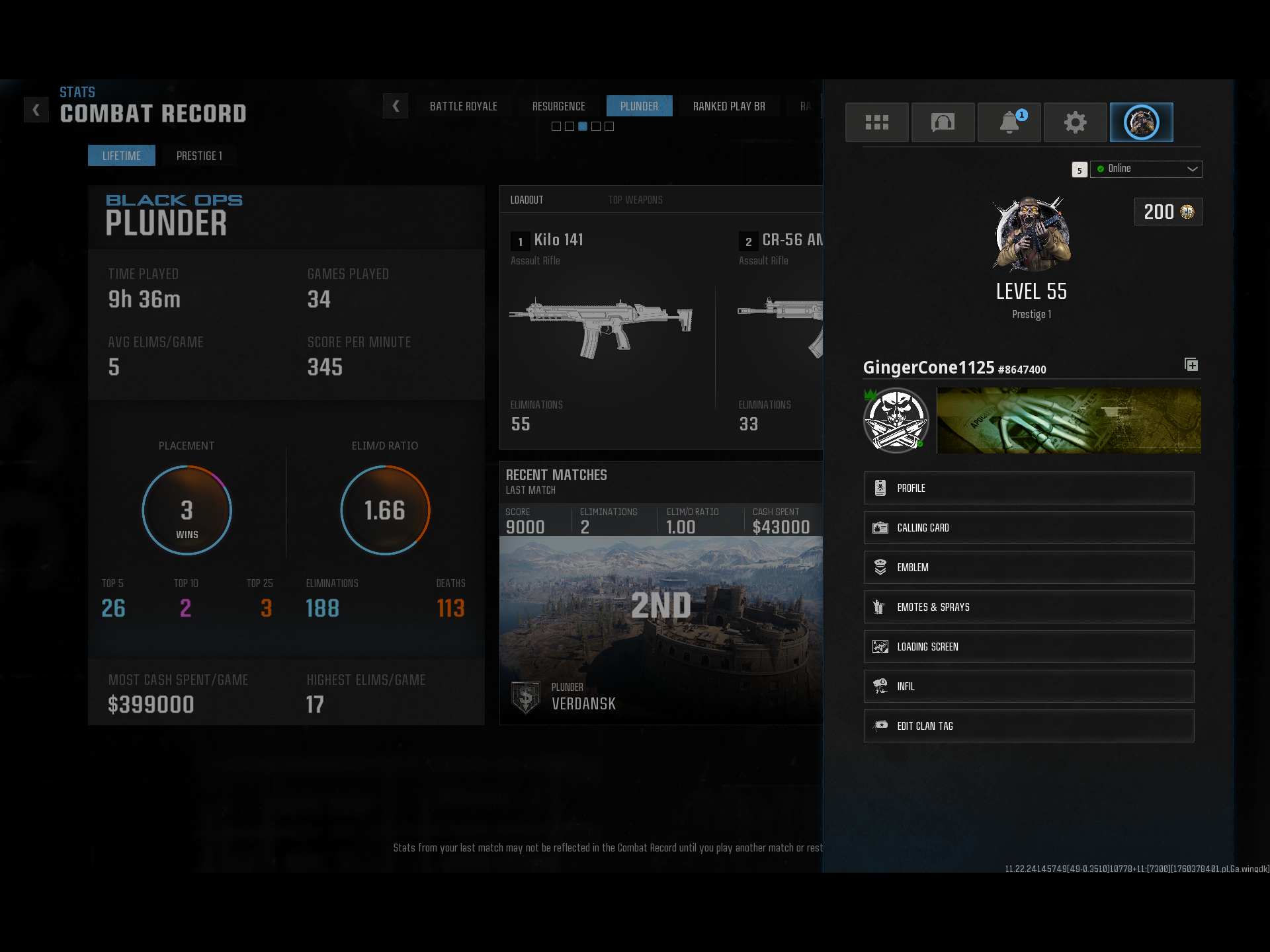Open the headset social icon
1270x952 pixels.
[943, 122]
